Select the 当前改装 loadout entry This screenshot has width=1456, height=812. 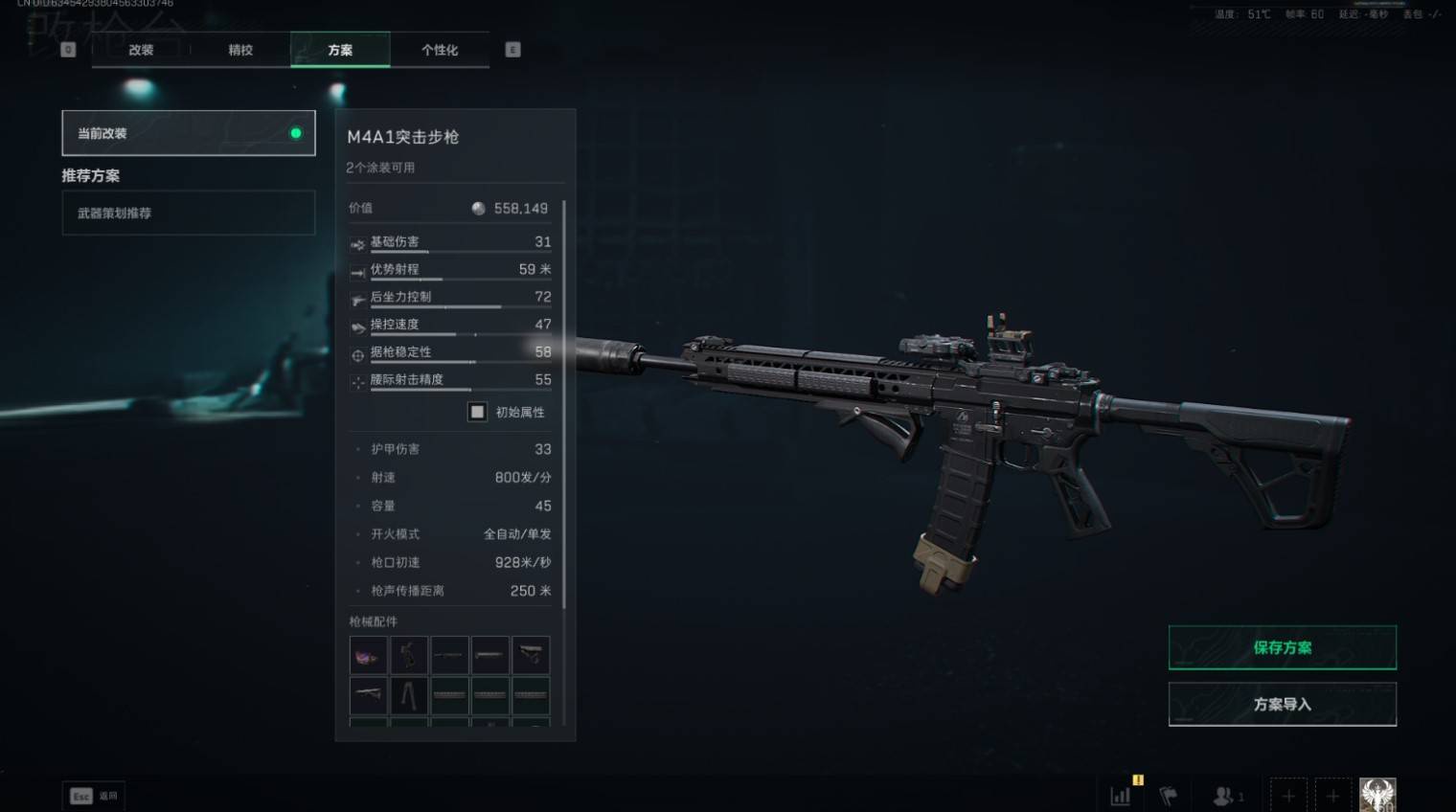click(189, 133)
